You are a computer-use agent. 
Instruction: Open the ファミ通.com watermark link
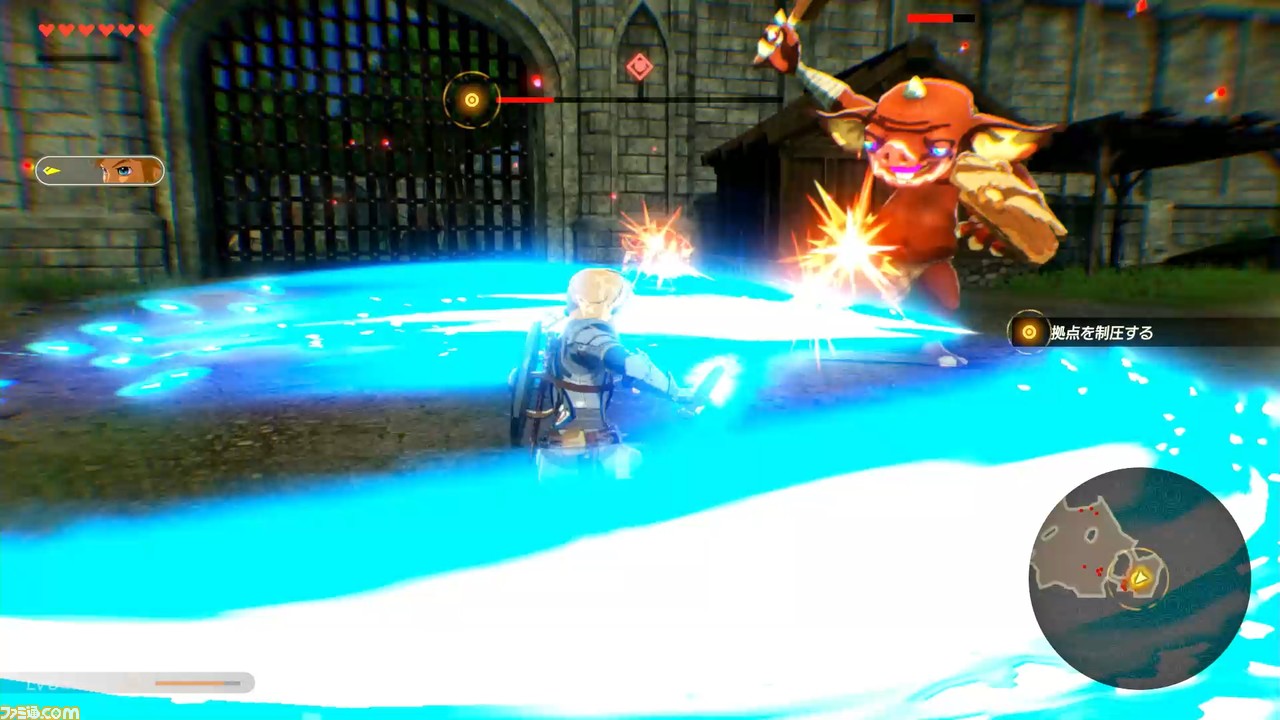click(42, 713)
